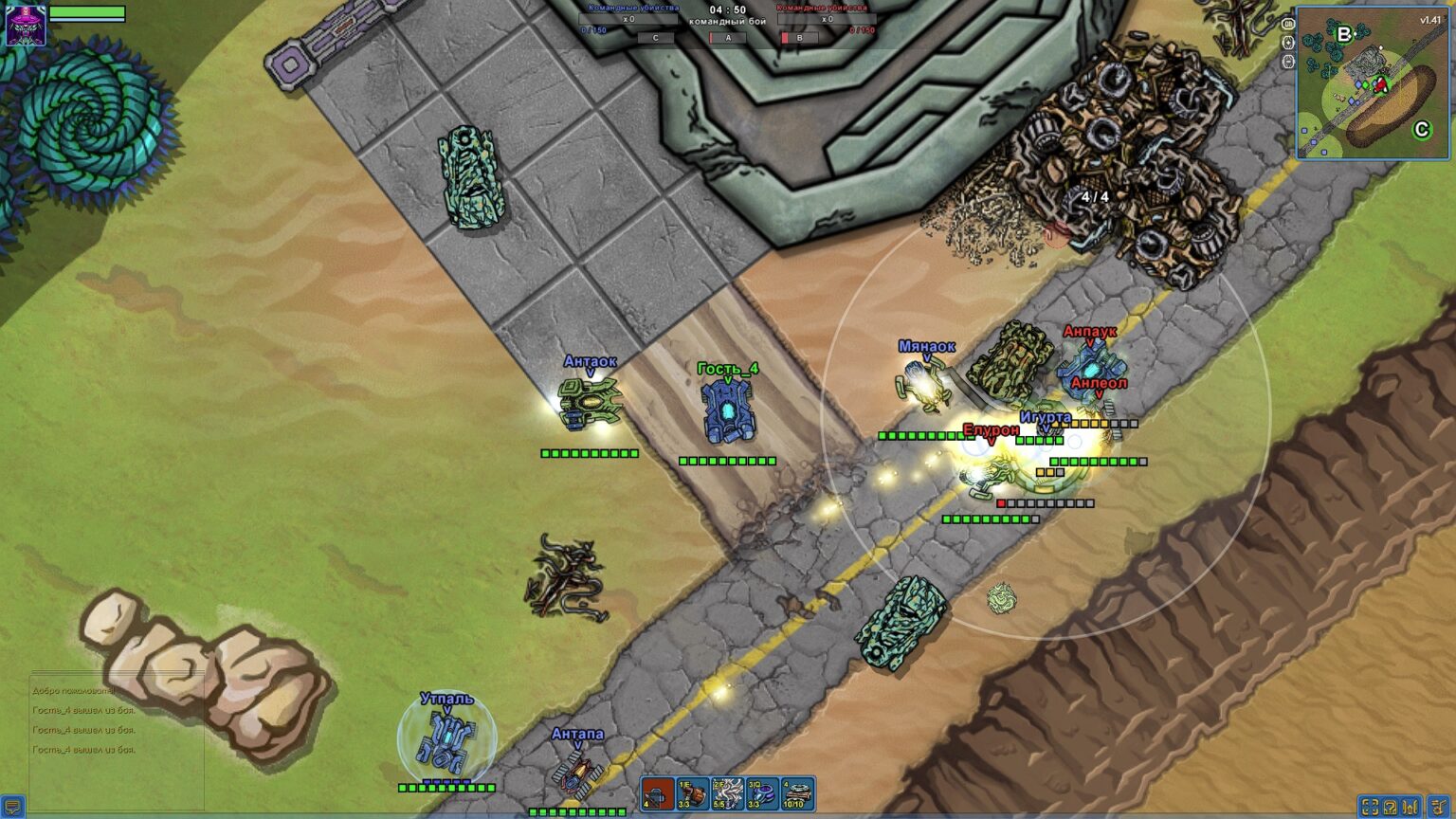Select the 10/10 trap item slot
1456x819 pixels.
(x=797, y=793)
